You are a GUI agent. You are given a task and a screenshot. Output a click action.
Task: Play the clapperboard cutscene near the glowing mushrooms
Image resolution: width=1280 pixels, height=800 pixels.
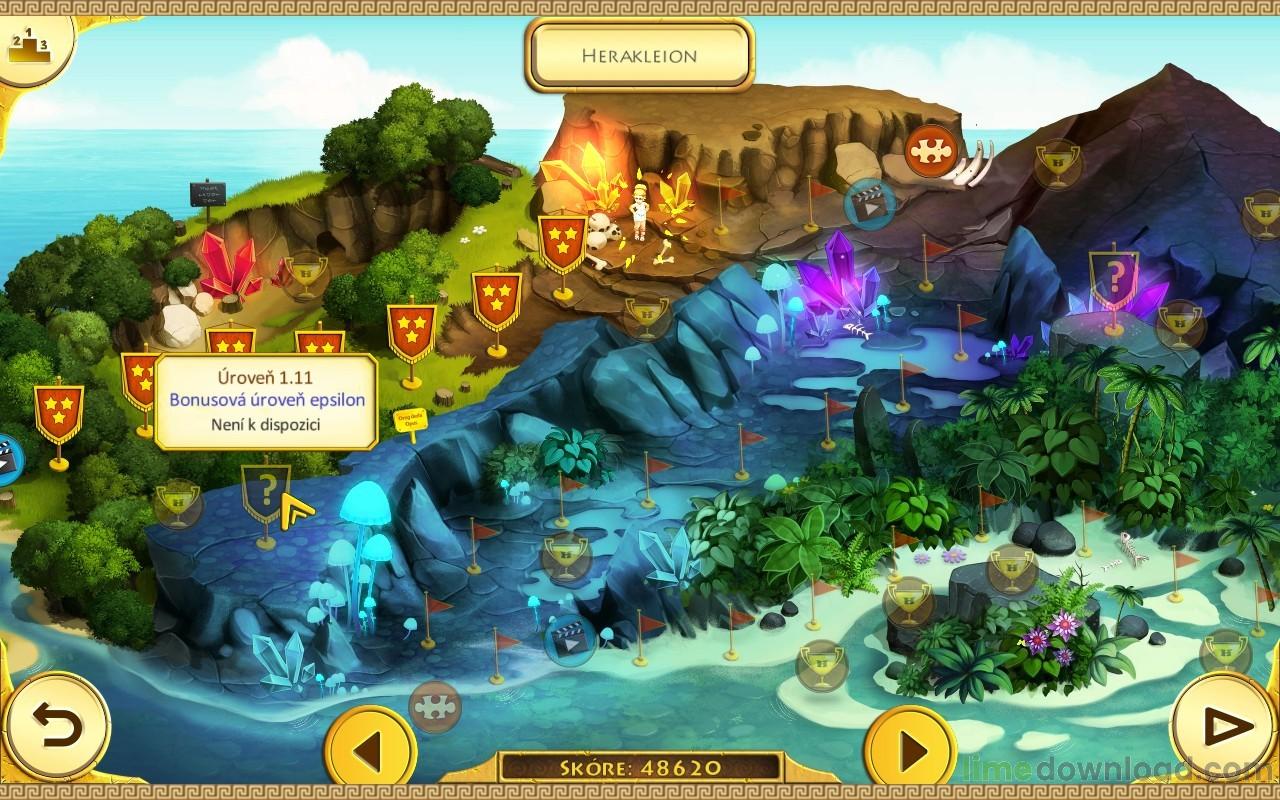click(568, 639)
